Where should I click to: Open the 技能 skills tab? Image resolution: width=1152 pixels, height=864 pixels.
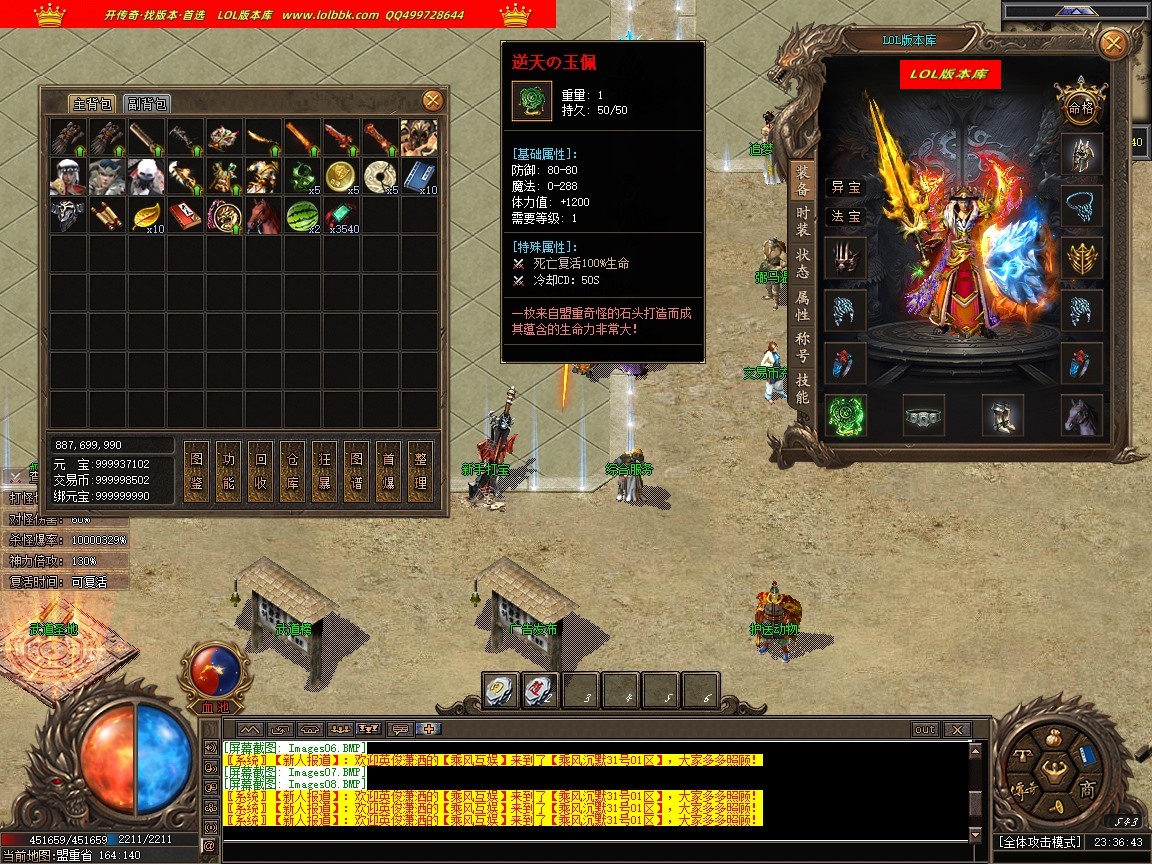(802, 386)
